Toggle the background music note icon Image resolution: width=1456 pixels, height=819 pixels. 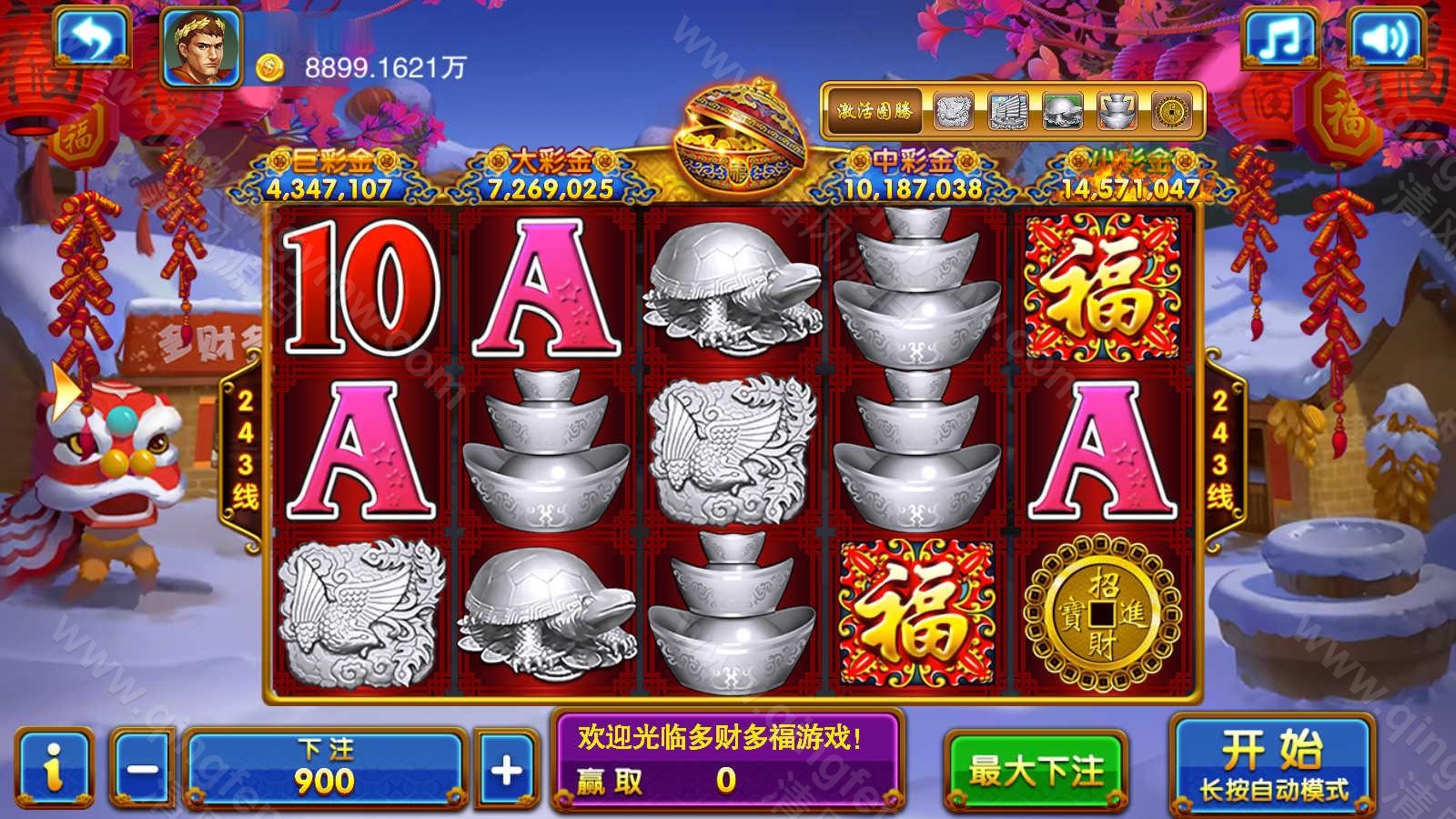point(1280,39)
